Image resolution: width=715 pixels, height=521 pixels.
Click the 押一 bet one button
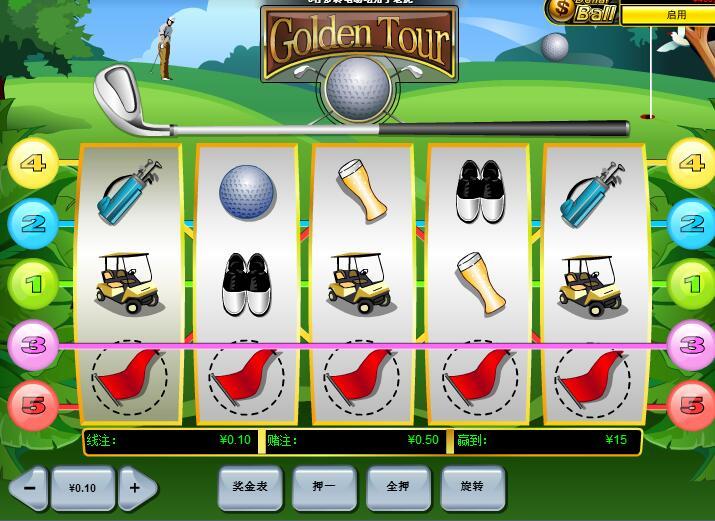click(324, 487)
